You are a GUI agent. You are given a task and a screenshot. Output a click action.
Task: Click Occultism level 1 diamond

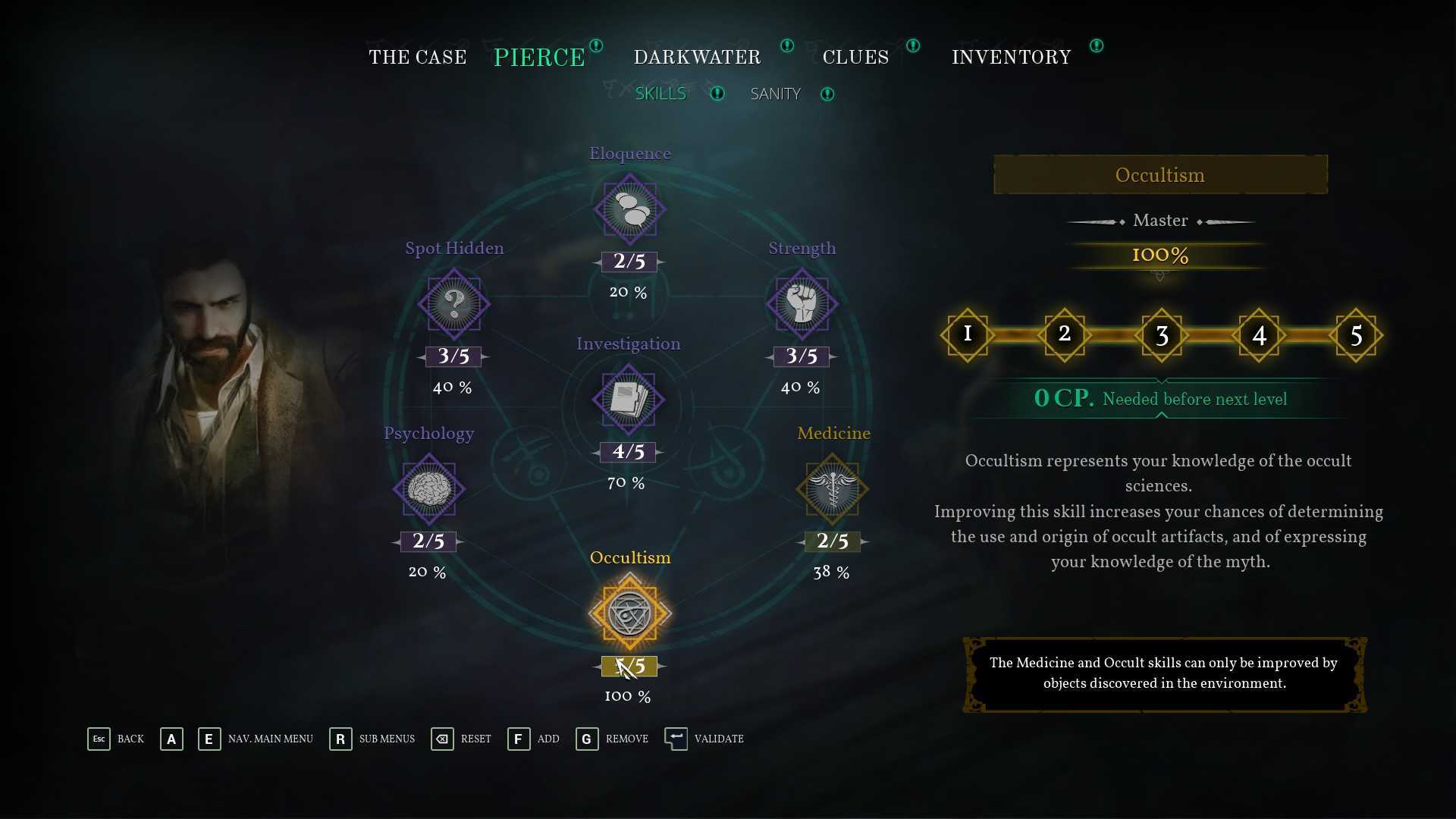coord(967,334)
